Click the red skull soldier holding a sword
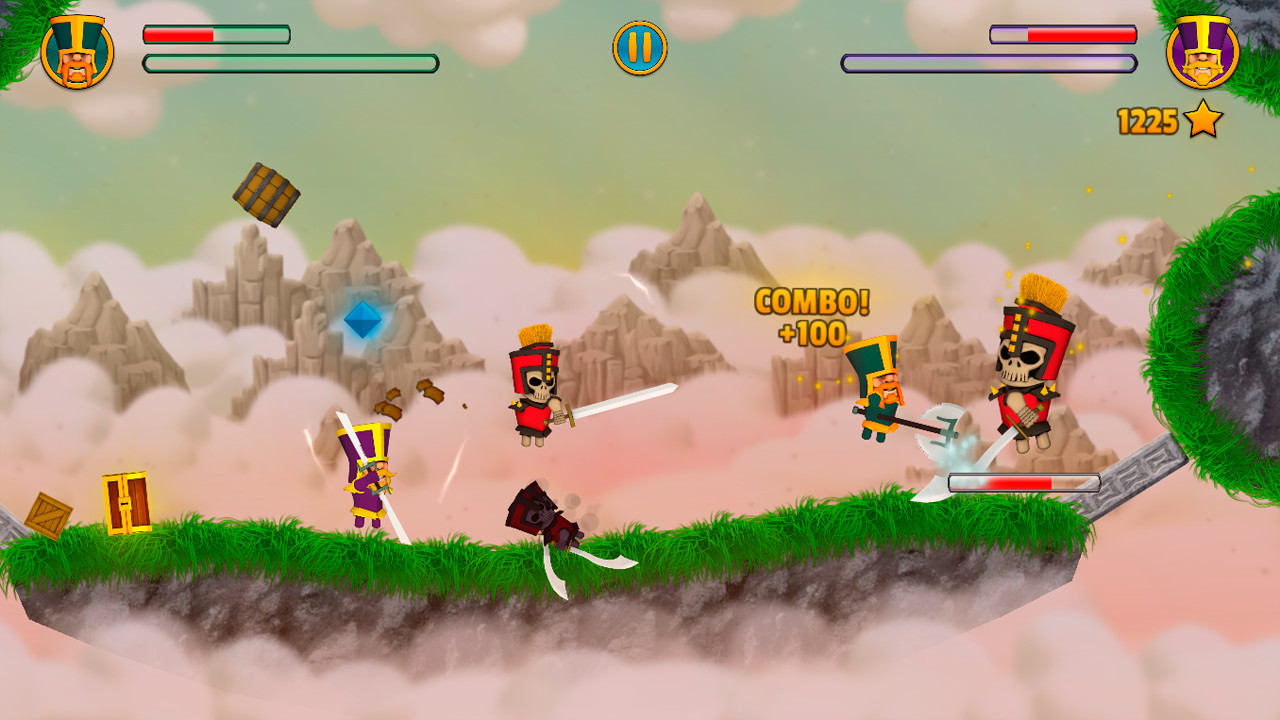The image size is (1280, 720). (533, 389)
